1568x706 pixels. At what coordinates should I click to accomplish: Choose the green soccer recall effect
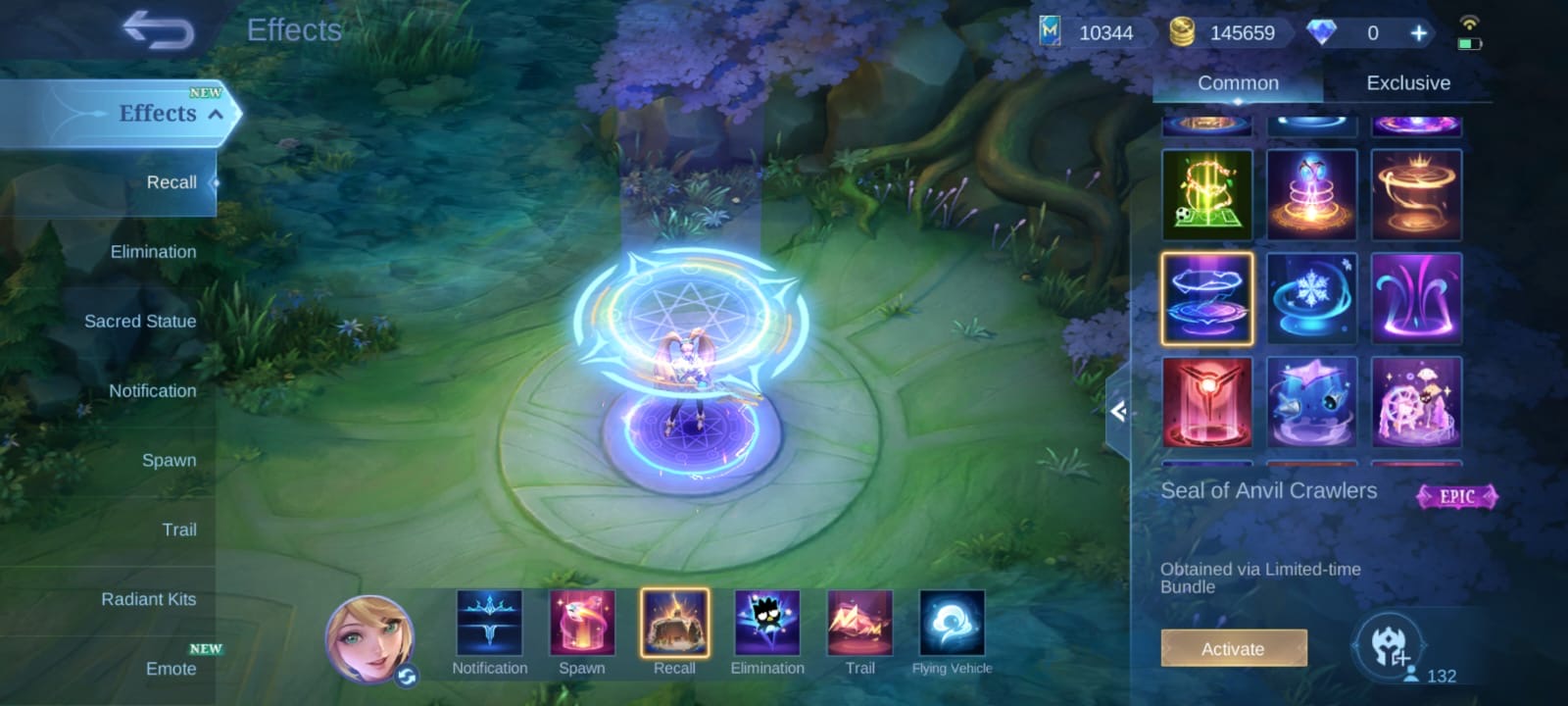(1207, 194)
